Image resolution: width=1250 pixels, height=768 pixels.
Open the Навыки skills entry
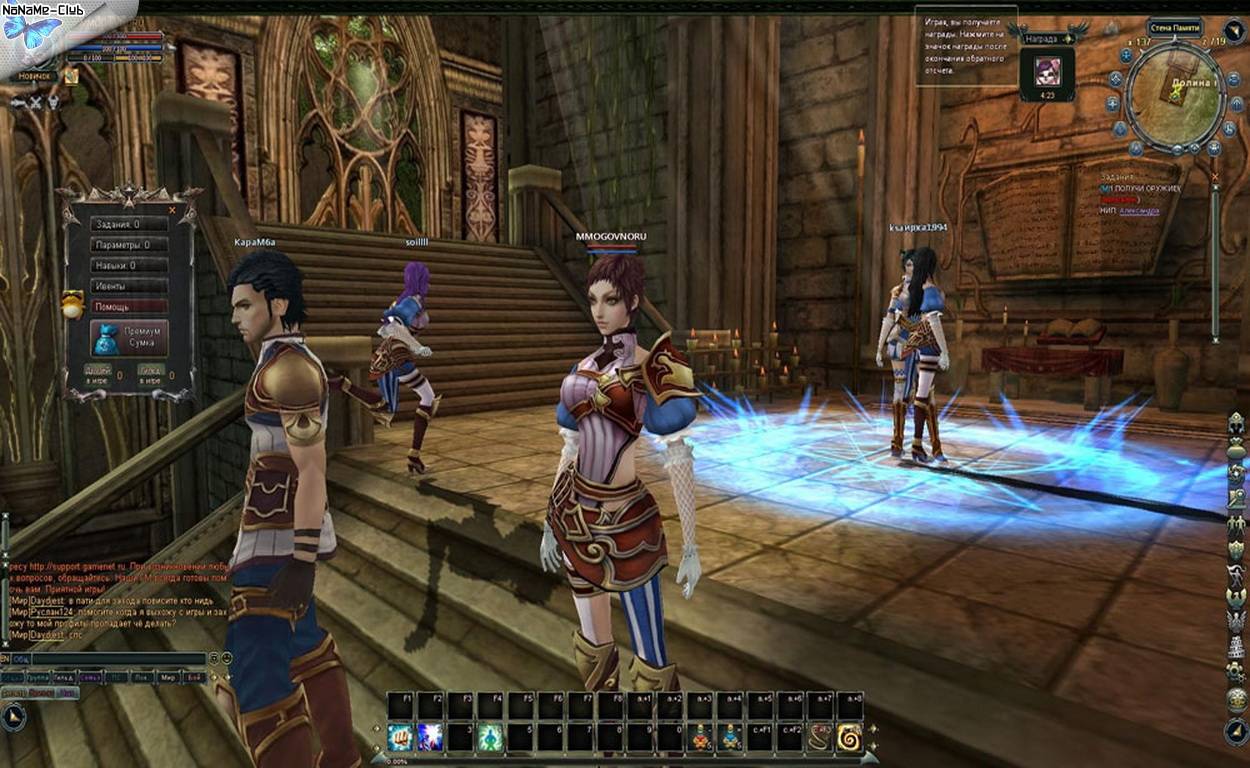tap(128, 266)
